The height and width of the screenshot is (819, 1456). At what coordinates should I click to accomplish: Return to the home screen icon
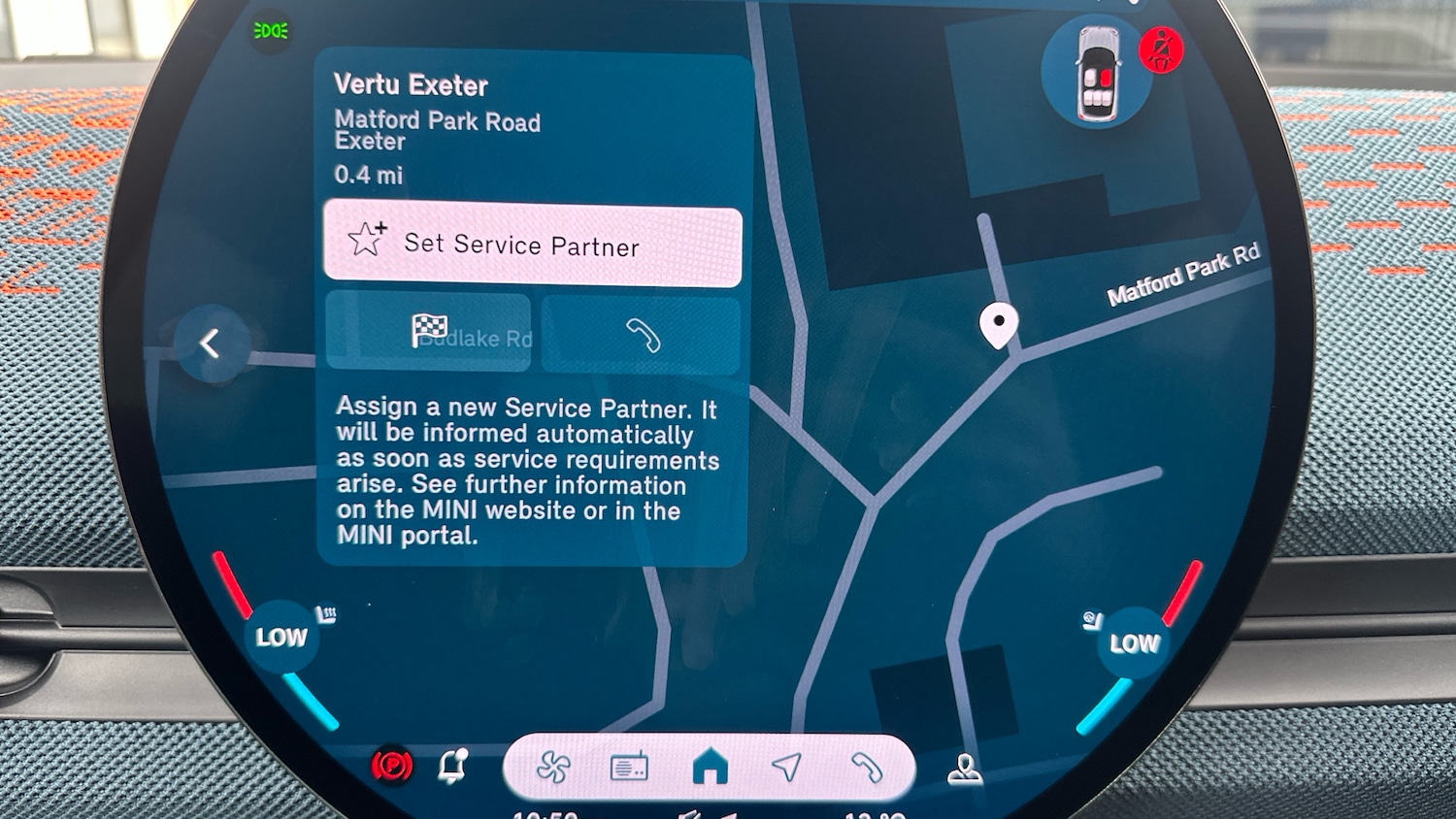(x=710, y=767)
